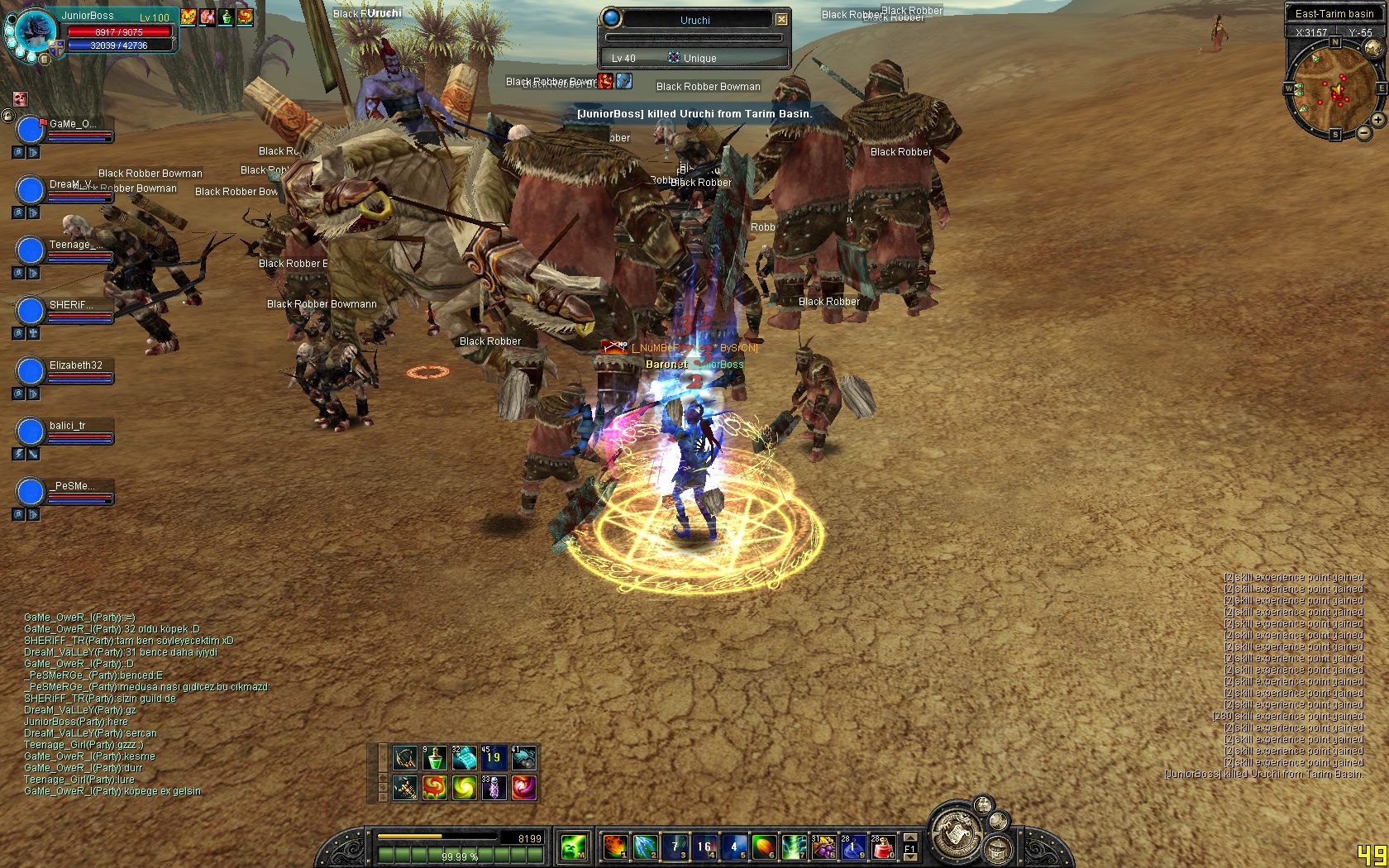Close the Uruchi target window
The image size is (1389, 868).
pos(781,19)
